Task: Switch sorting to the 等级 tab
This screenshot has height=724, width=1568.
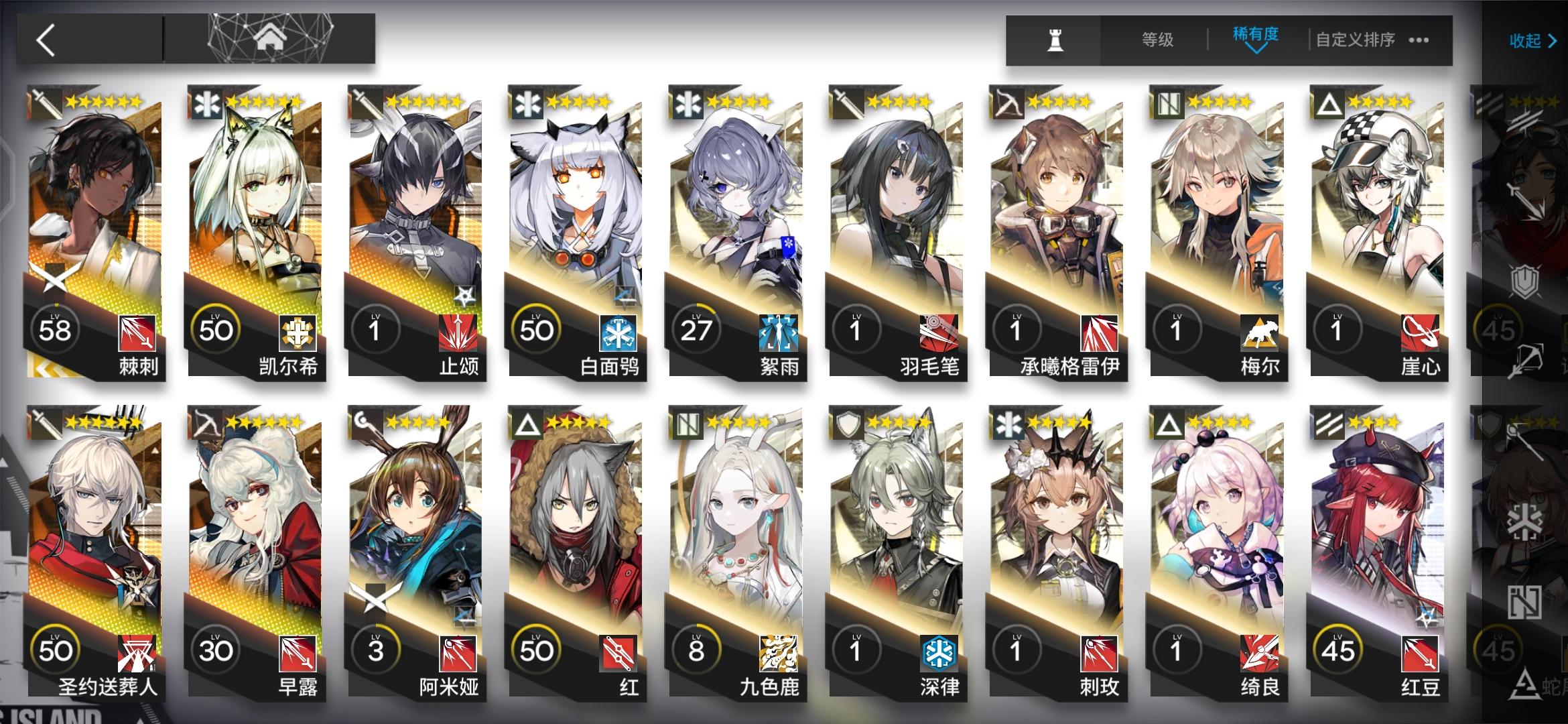Action: (1157, 39)
